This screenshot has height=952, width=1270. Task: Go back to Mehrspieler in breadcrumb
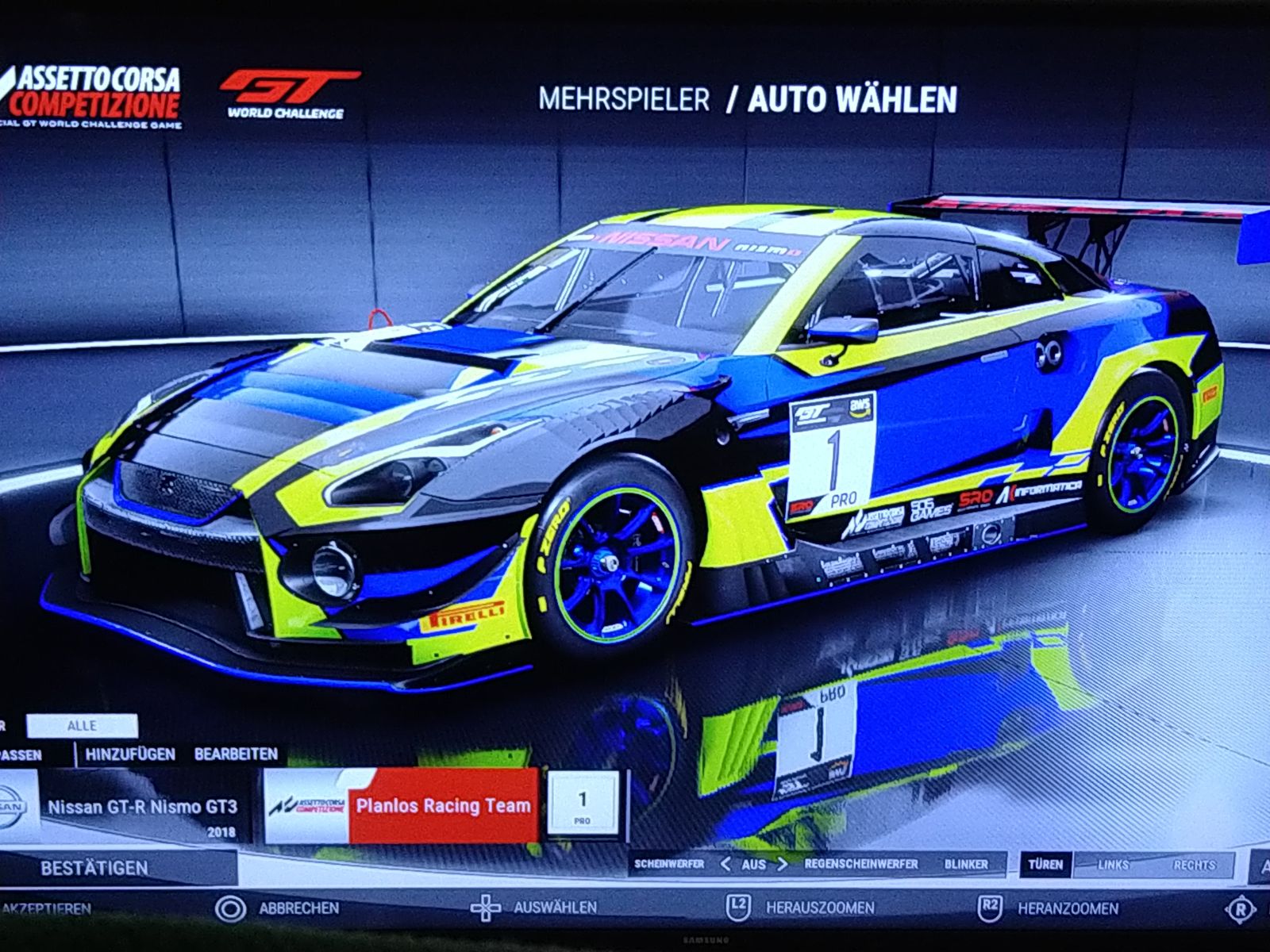[x=624, y=99]
